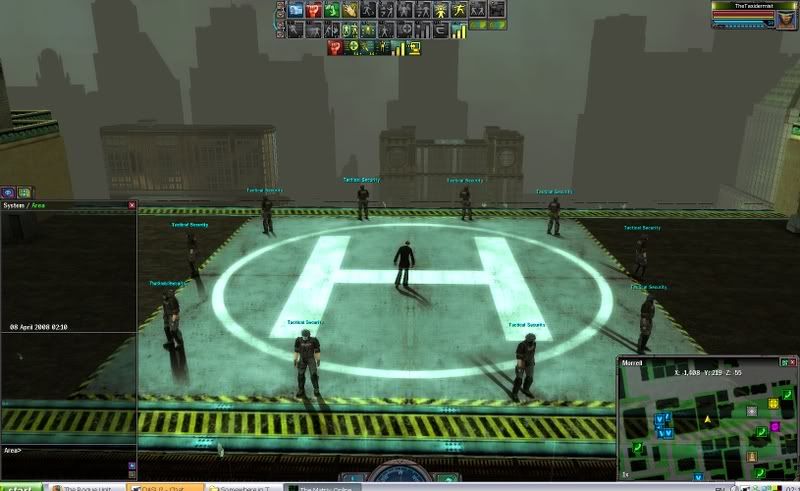The width and height of the screenshot is (800, 491).
Task: Click the horseshoe magnet hotbar icon
Action: 441,29
